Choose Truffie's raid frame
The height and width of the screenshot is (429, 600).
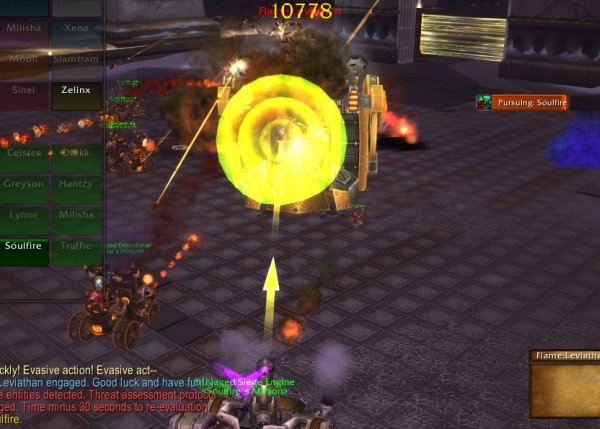coord(76,246)
